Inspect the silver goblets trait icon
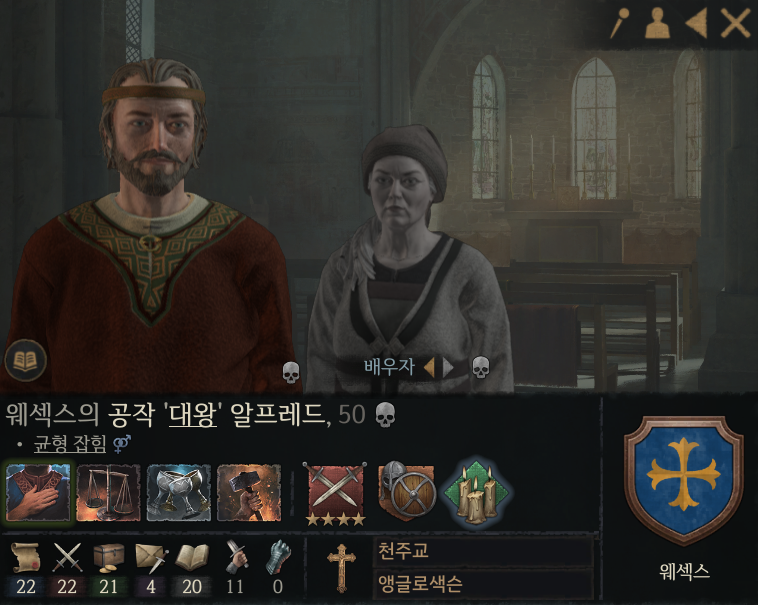 [x=178, y=493]
